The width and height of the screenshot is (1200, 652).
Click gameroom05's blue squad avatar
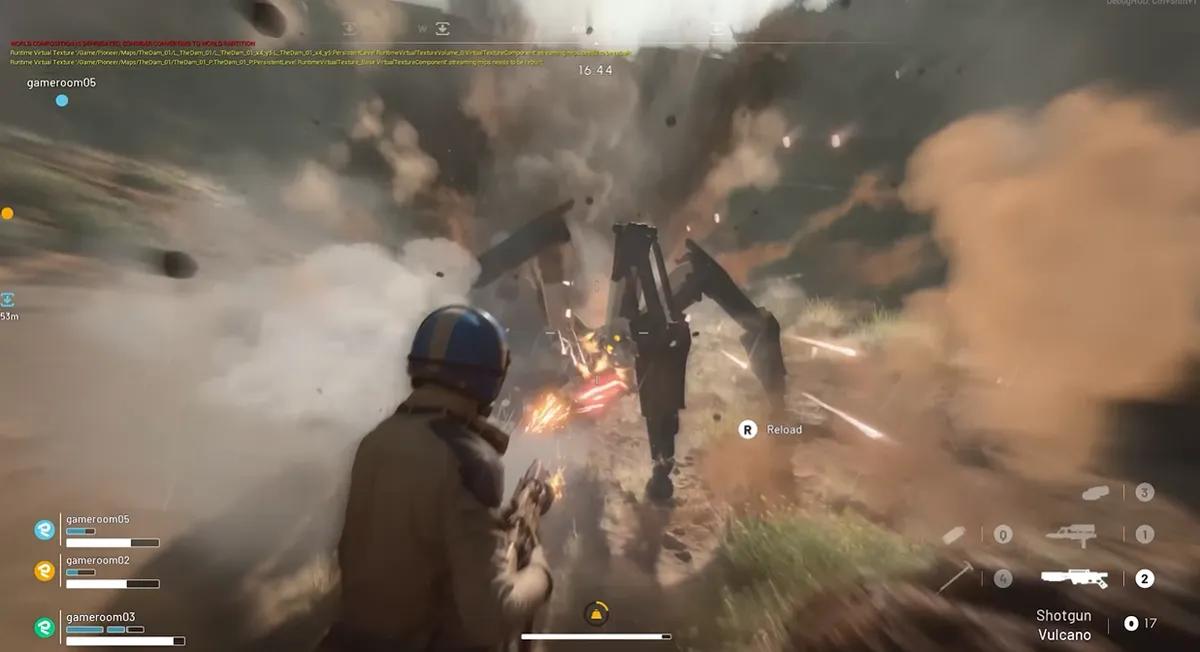[x=45, y=530]
